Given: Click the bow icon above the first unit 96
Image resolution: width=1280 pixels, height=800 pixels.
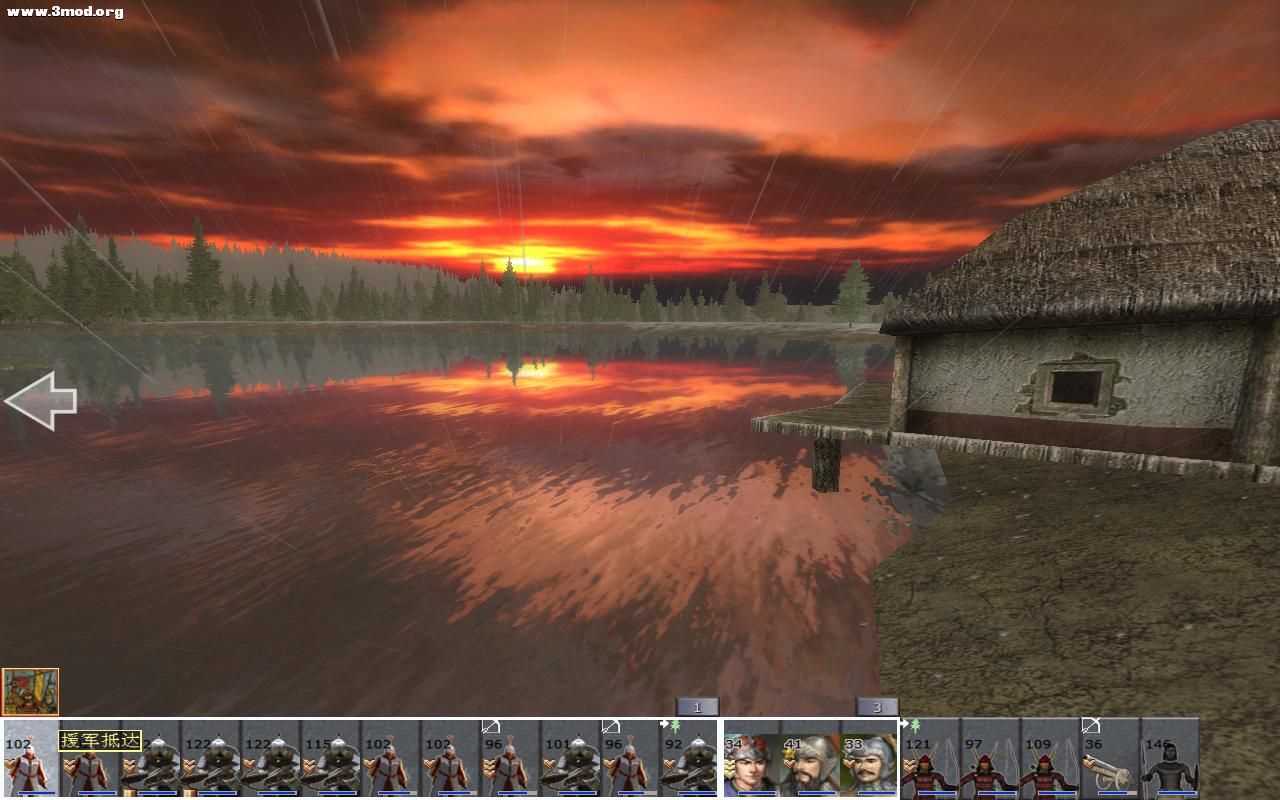Looking at the screenshot, I should (x=489, y=725).
